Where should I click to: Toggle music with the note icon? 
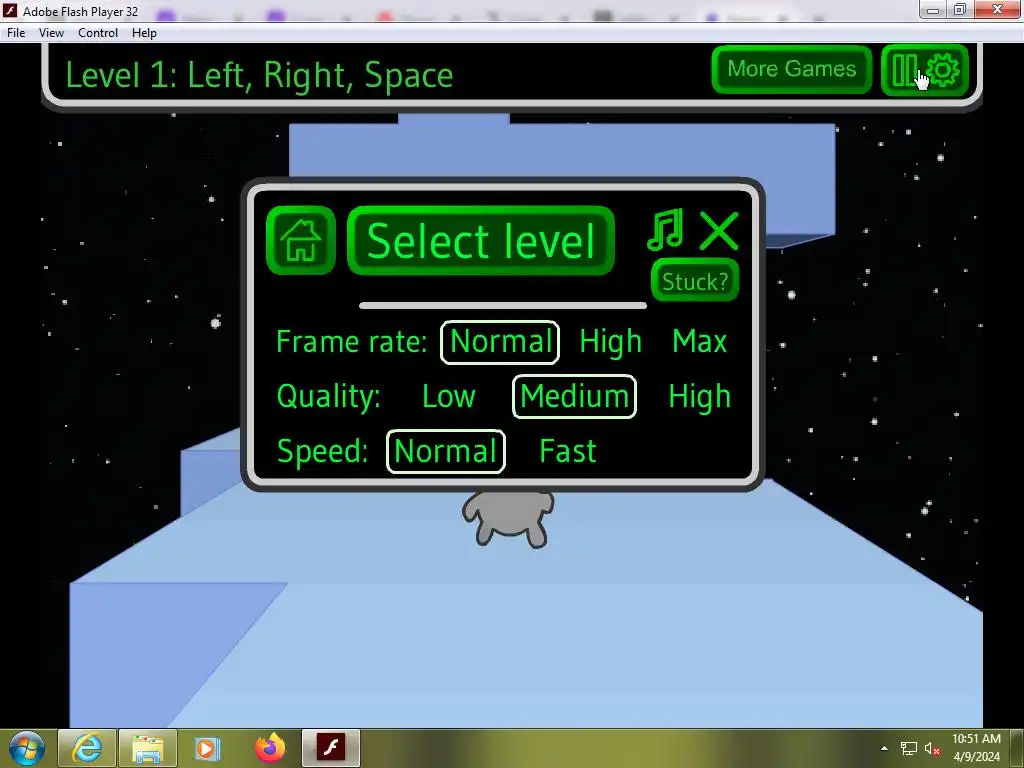[x=665, y=230]
